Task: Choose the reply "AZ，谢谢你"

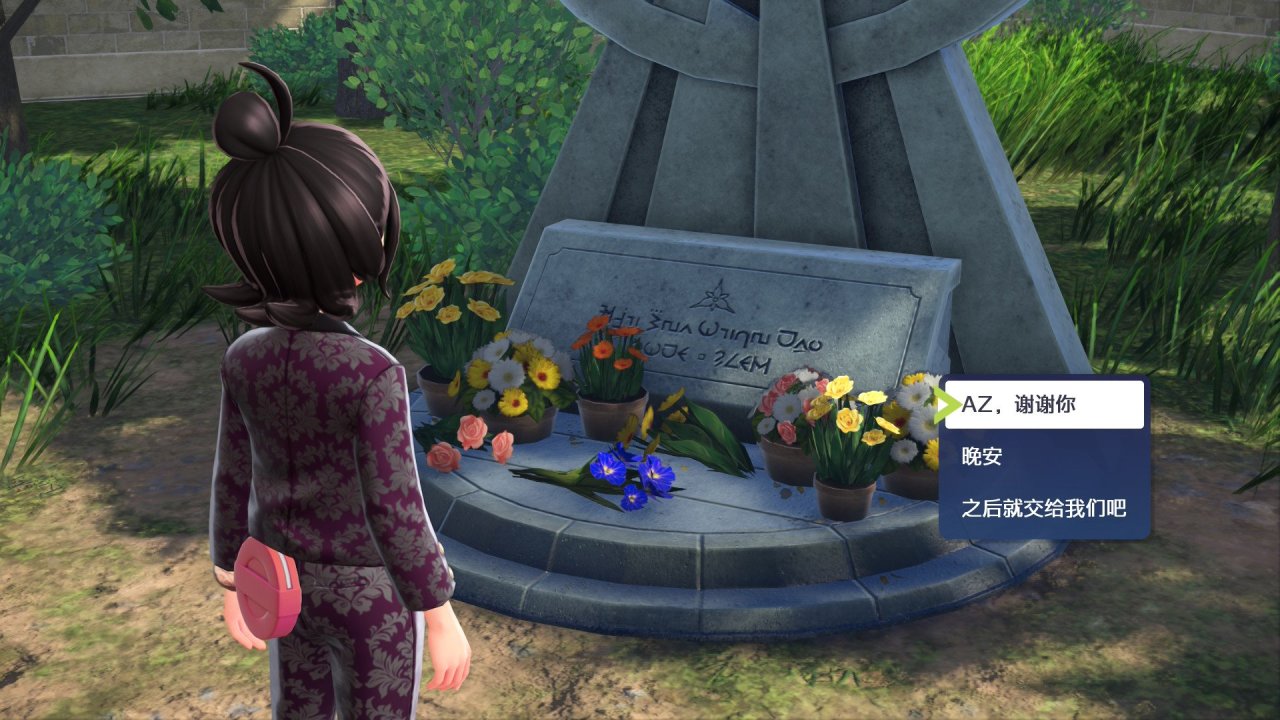Action: (x=1044, y=405)
